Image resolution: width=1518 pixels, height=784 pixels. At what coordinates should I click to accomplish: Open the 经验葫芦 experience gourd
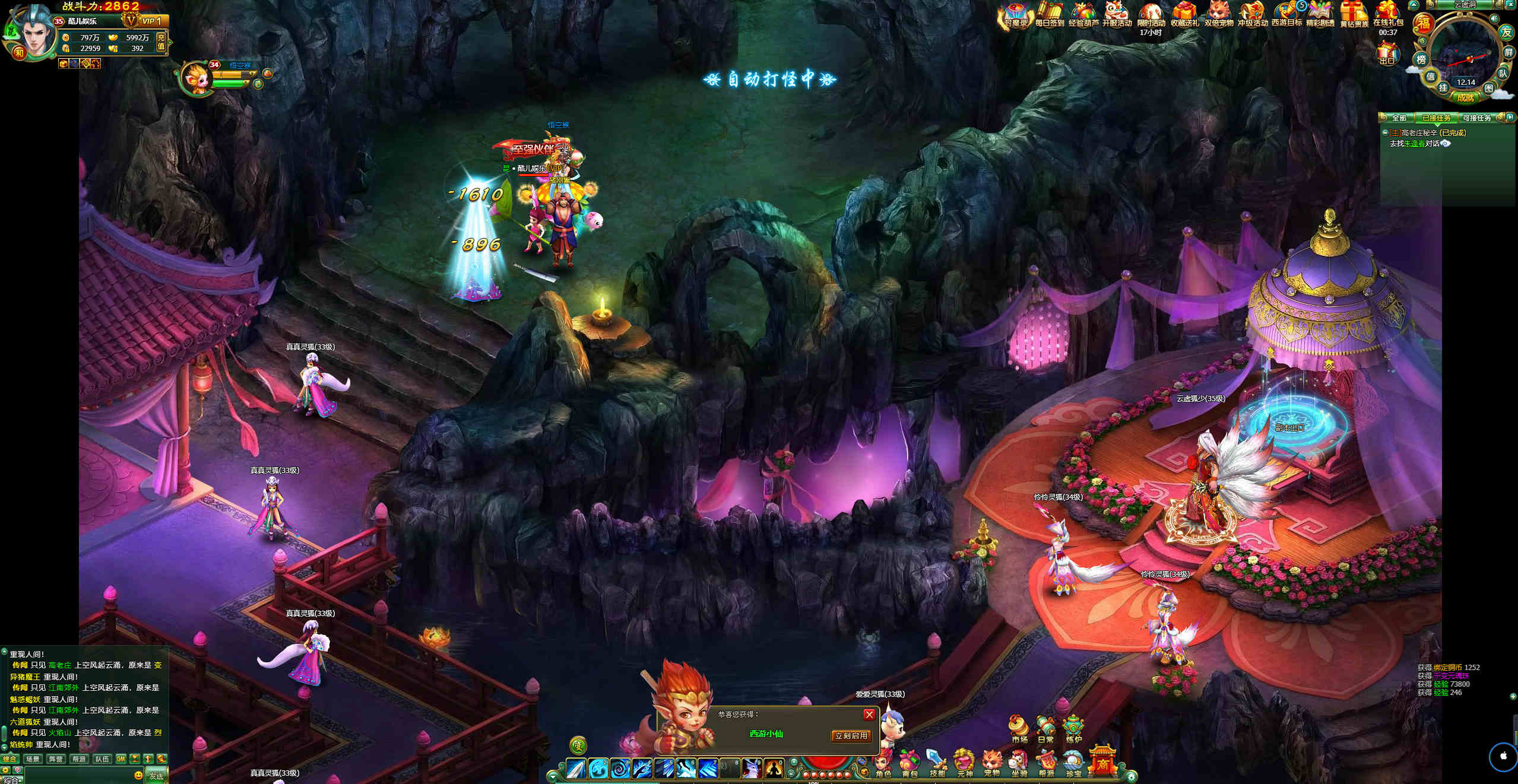1083,15
